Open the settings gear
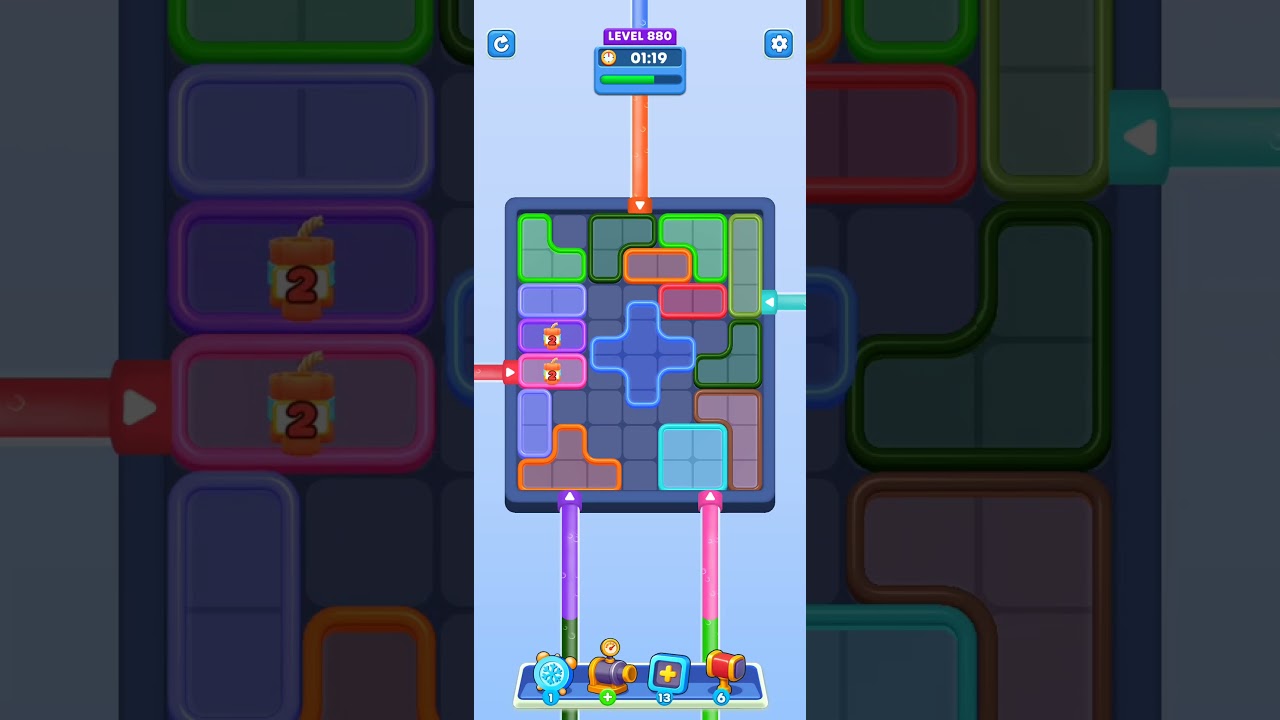Screen dimensions: 1280x720 pyautogui.click(x=779, y=44)
